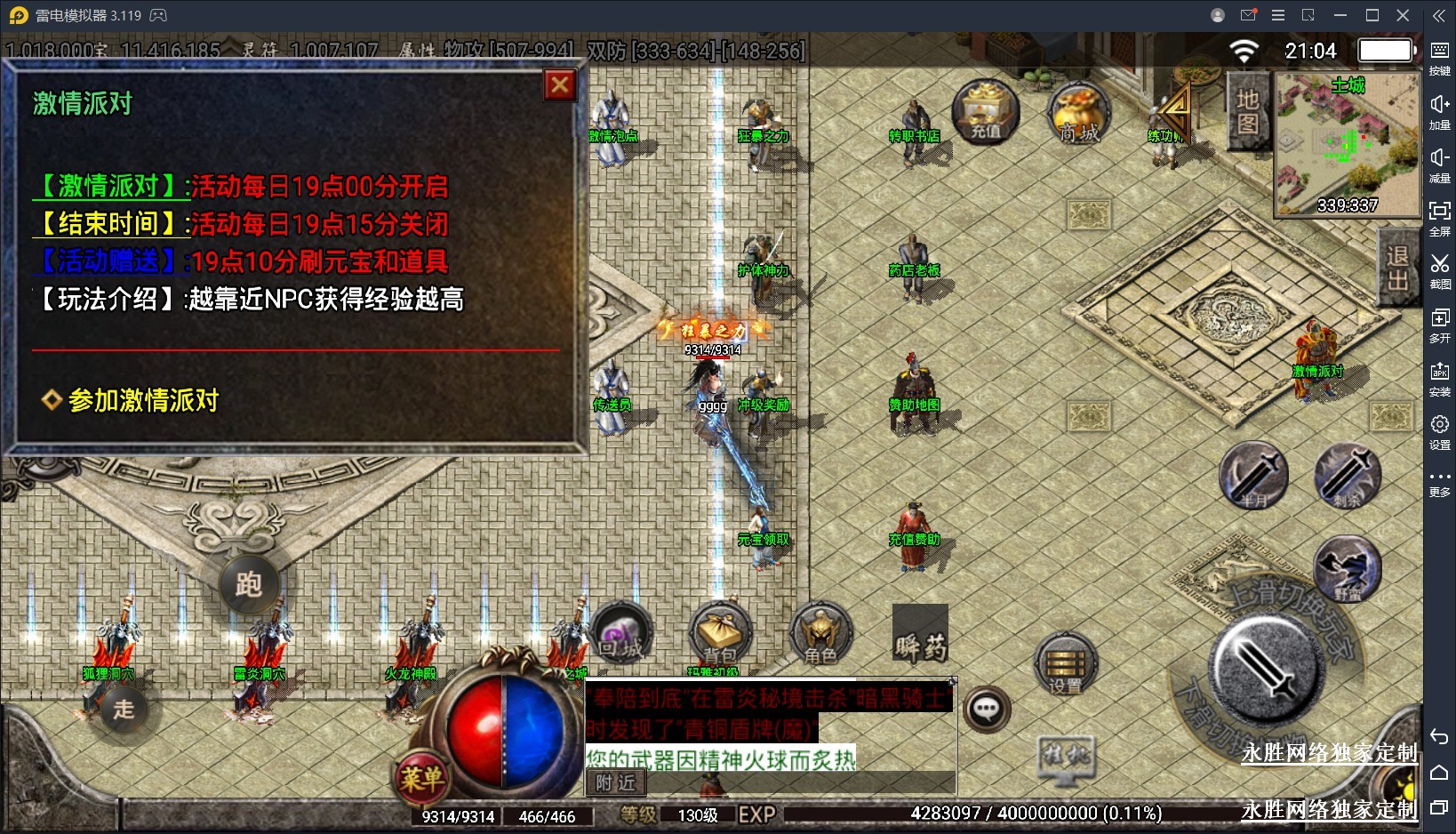Activate the 刺杀 sword skill

(x=1348, y=476)
